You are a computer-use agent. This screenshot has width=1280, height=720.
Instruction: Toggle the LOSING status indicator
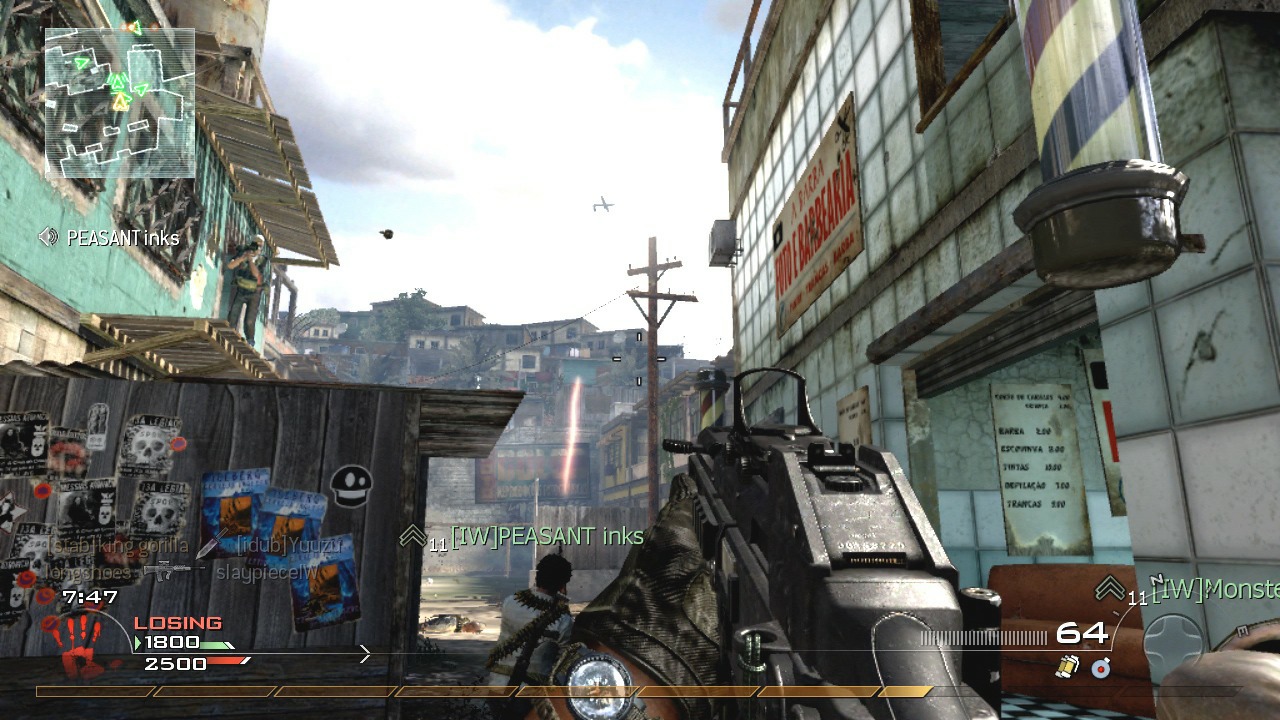point(178,622)
